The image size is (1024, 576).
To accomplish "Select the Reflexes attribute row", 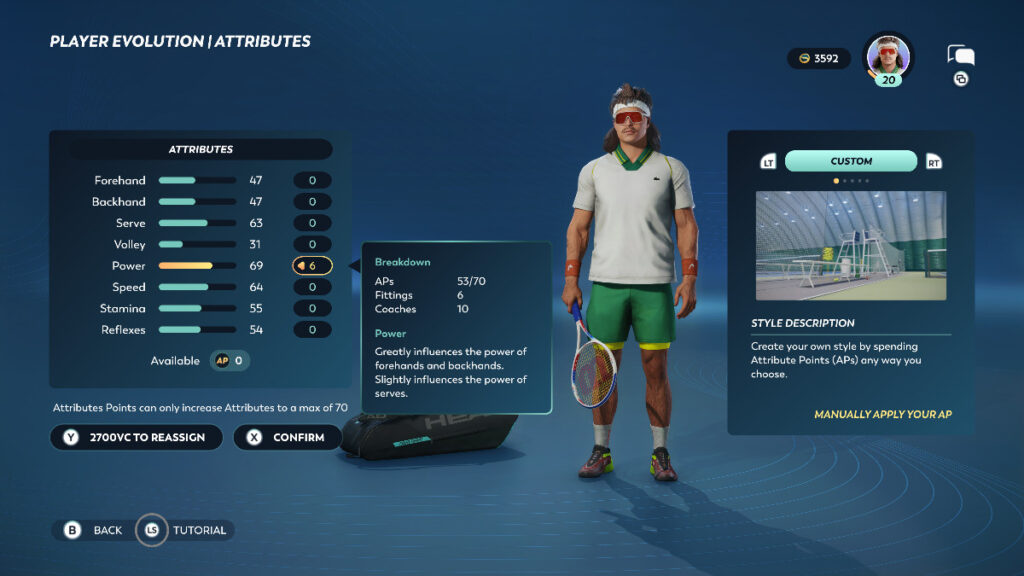I will [x=200, y=330].
